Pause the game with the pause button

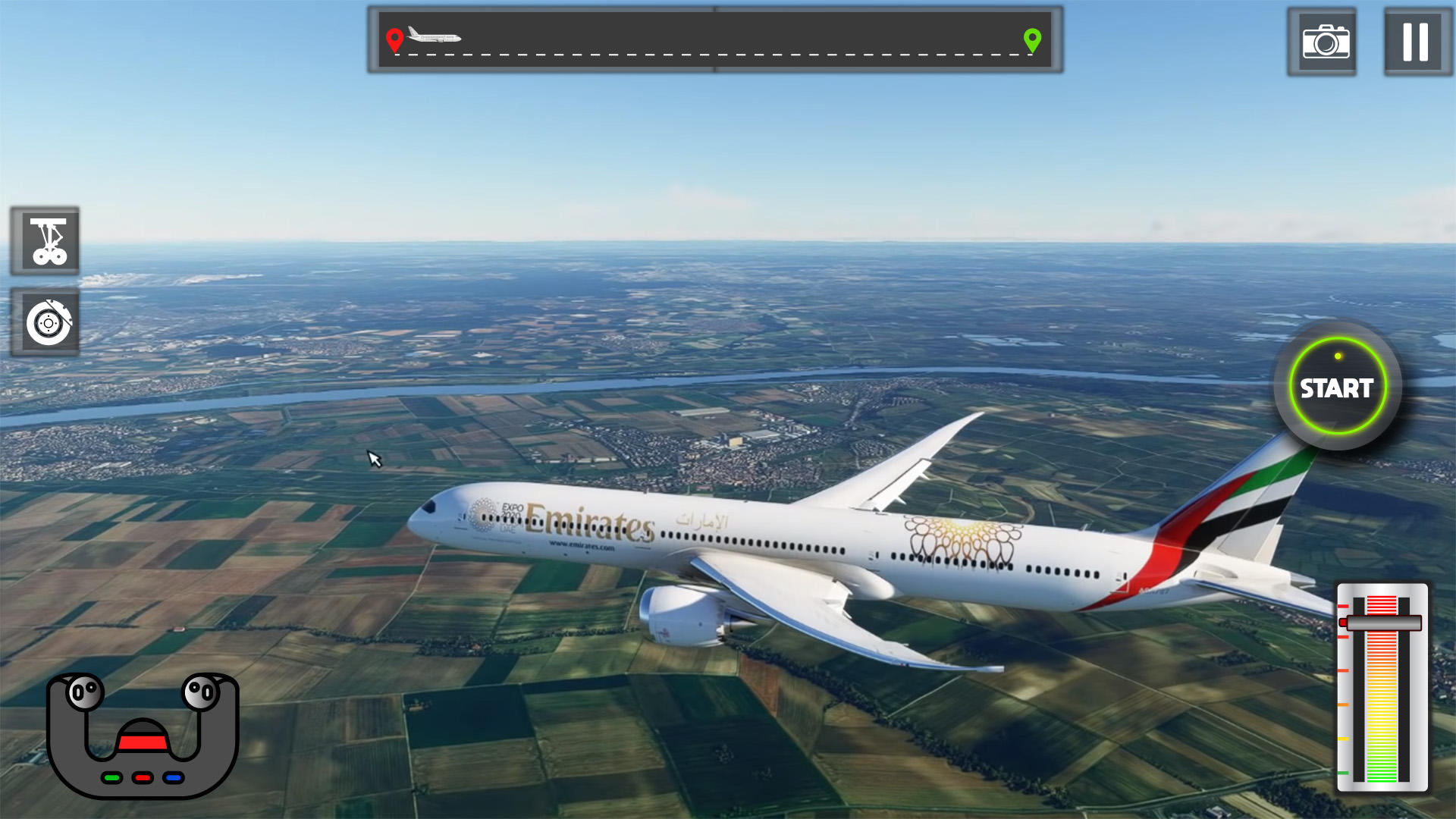click(x=1415, y=42)
